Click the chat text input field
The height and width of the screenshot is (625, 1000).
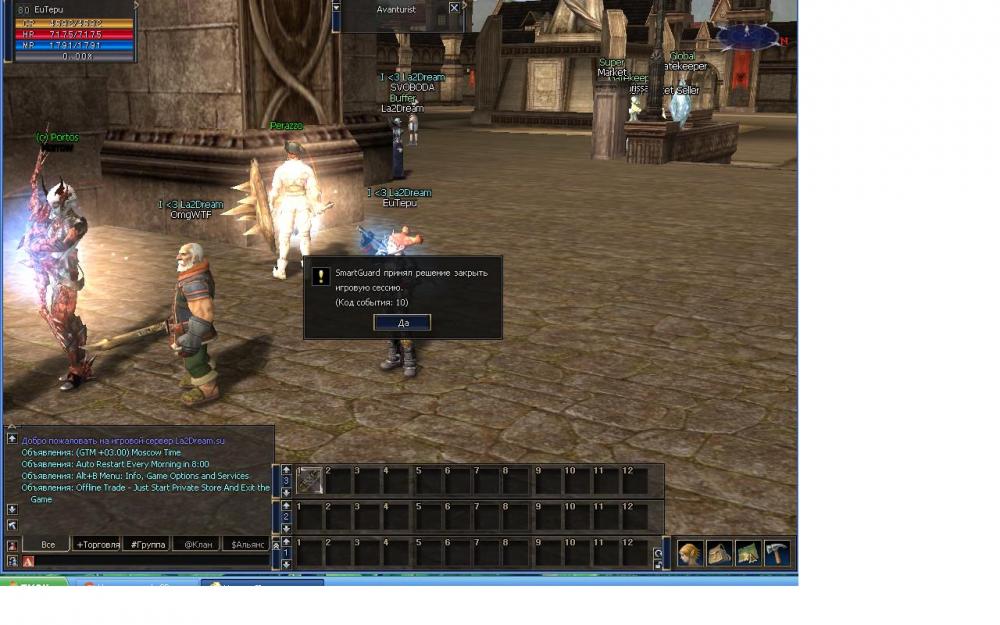point(150,561)
